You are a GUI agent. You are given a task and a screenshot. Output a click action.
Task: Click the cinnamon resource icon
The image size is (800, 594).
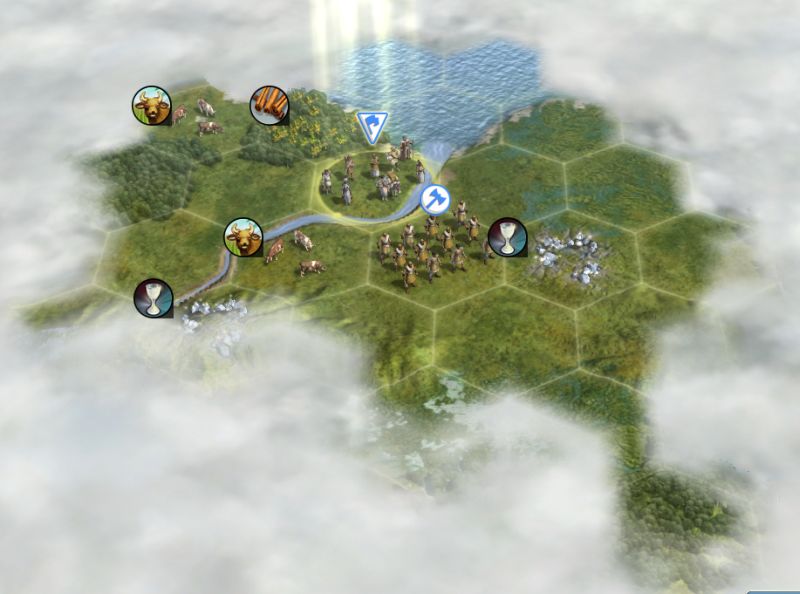click(268, 105)
